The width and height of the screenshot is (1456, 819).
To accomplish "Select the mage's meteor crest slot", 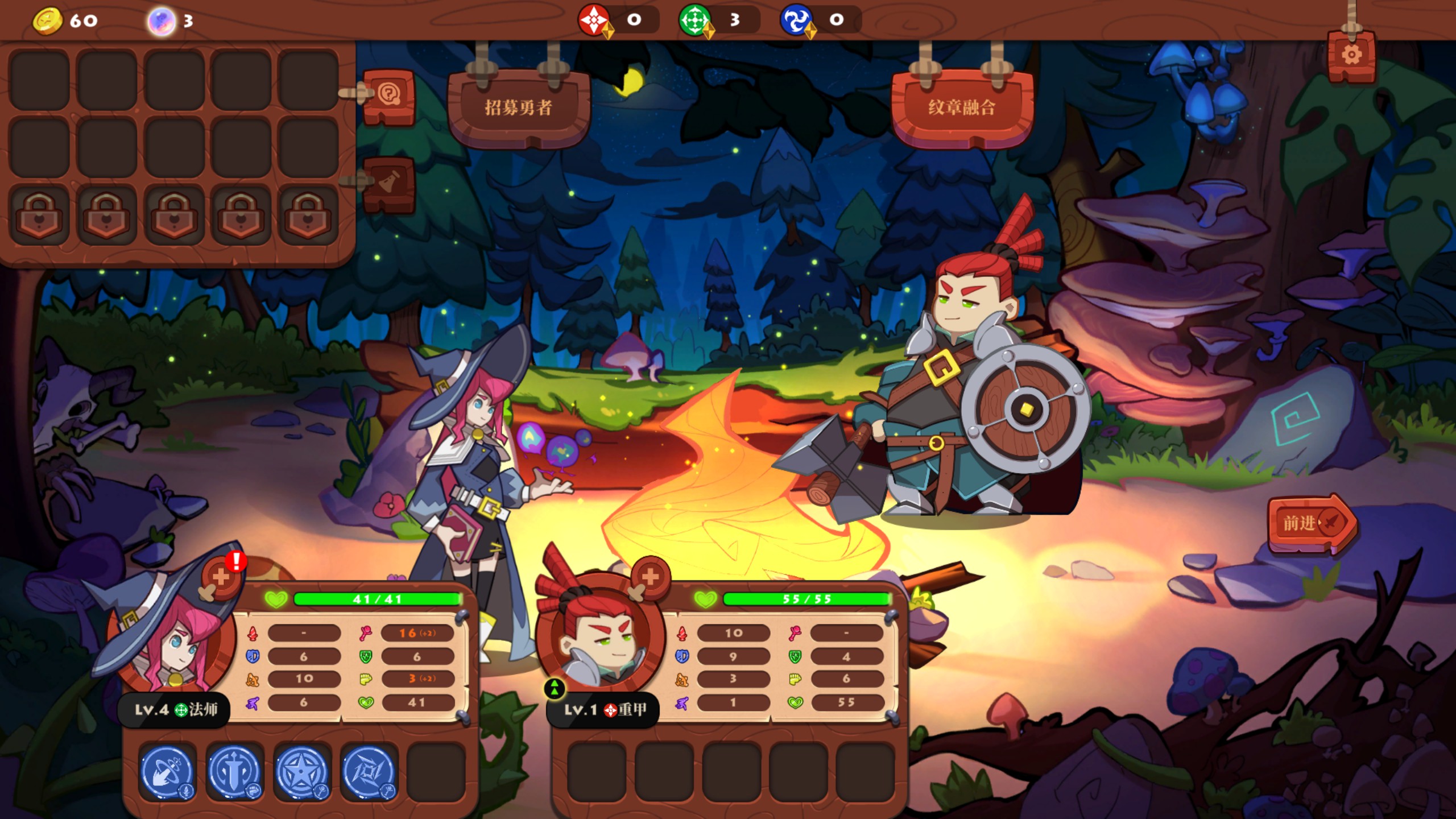I will [168, 772].
